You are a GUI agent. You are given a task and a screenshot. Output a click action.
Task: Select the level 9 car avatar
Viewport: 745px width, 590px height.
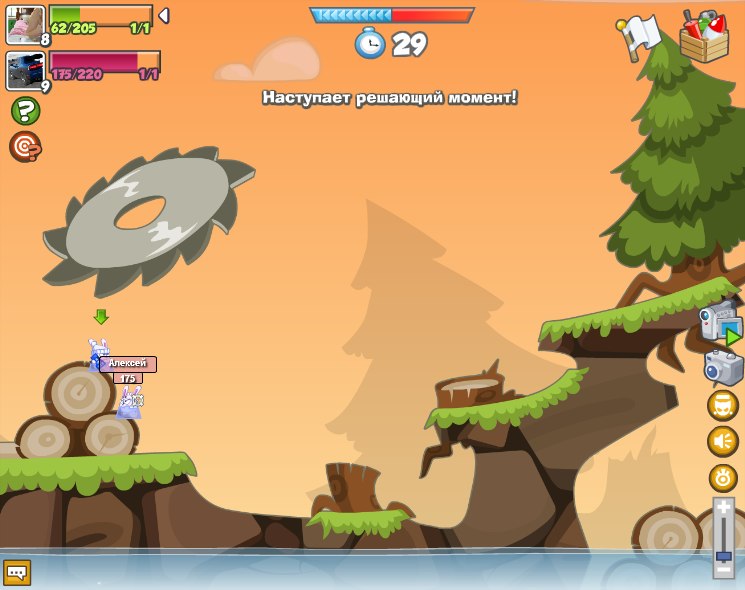point(25,71)
